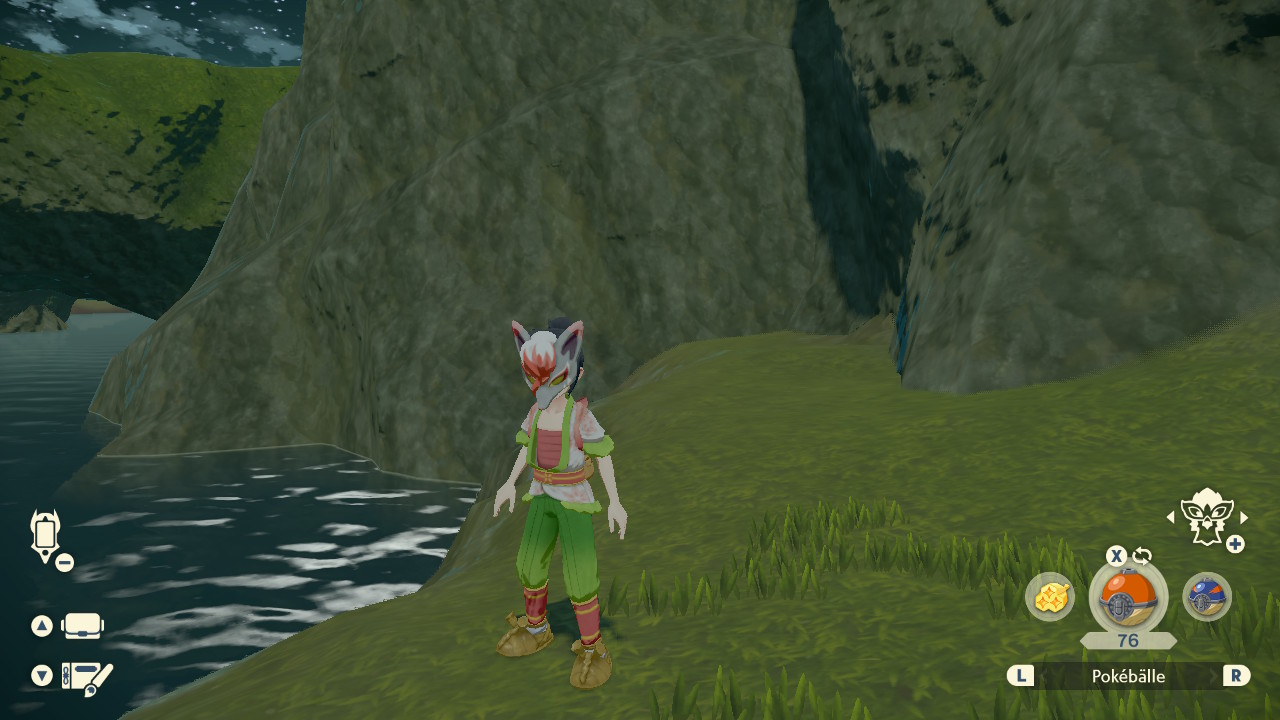The width and height of the screenshot is (1280, 720).
Task: Click the Pokébälle category label
Action: pos(1128,676)
